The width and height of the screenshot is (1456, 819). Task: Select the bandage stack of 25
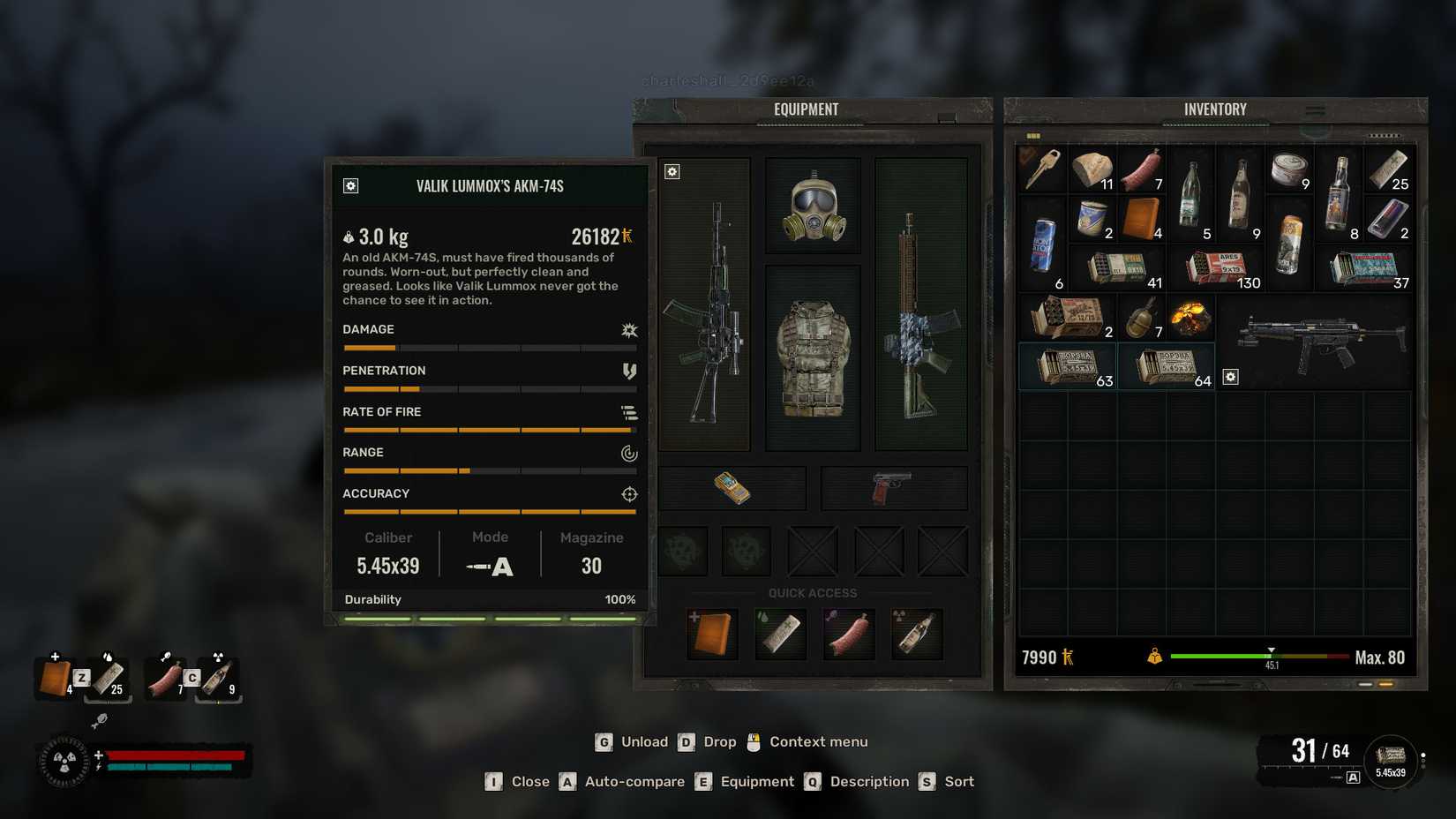pyautogui.click(x=1388, y=169)
